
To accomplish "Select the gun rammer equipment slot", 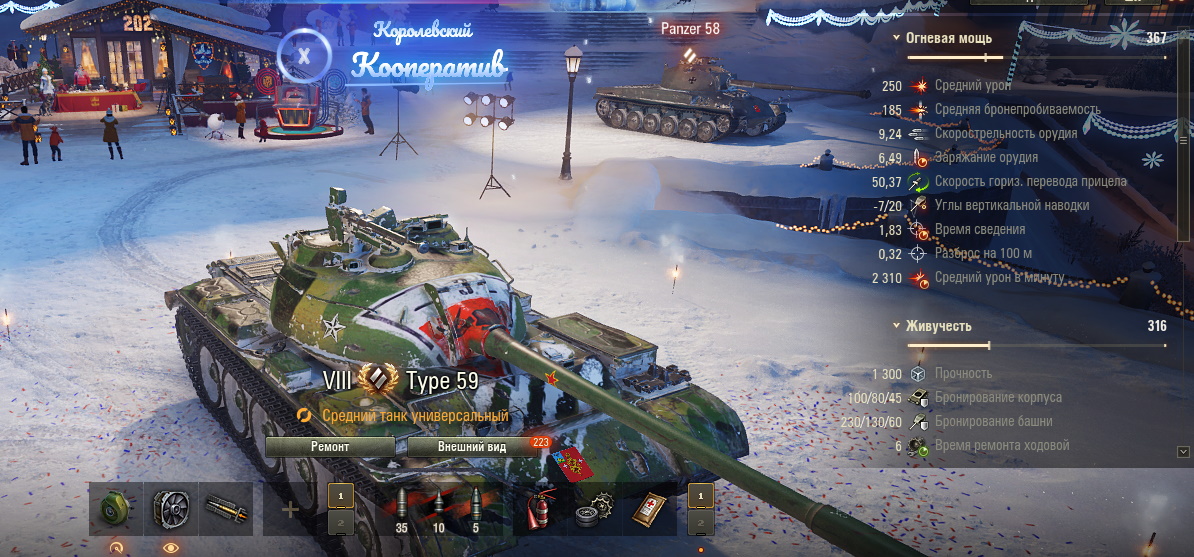I will point(225,509).
